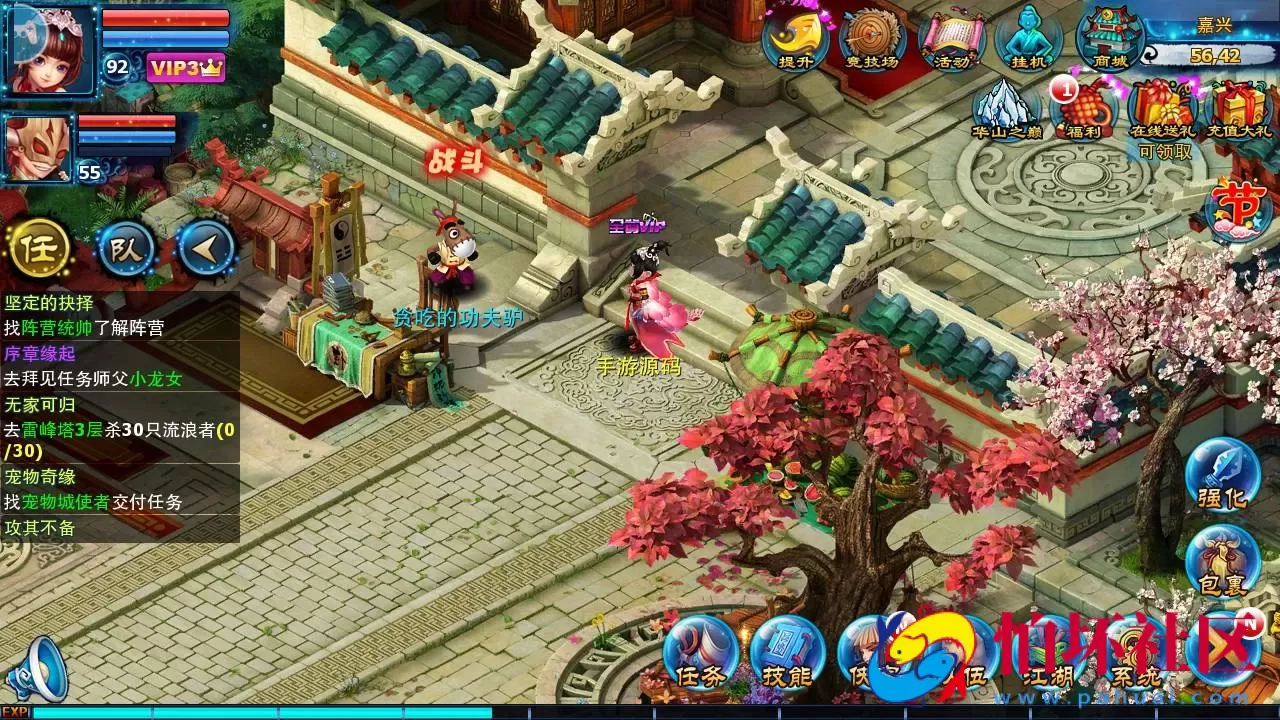Enter the 华山之巅 event

click(x=1005, y=110)
